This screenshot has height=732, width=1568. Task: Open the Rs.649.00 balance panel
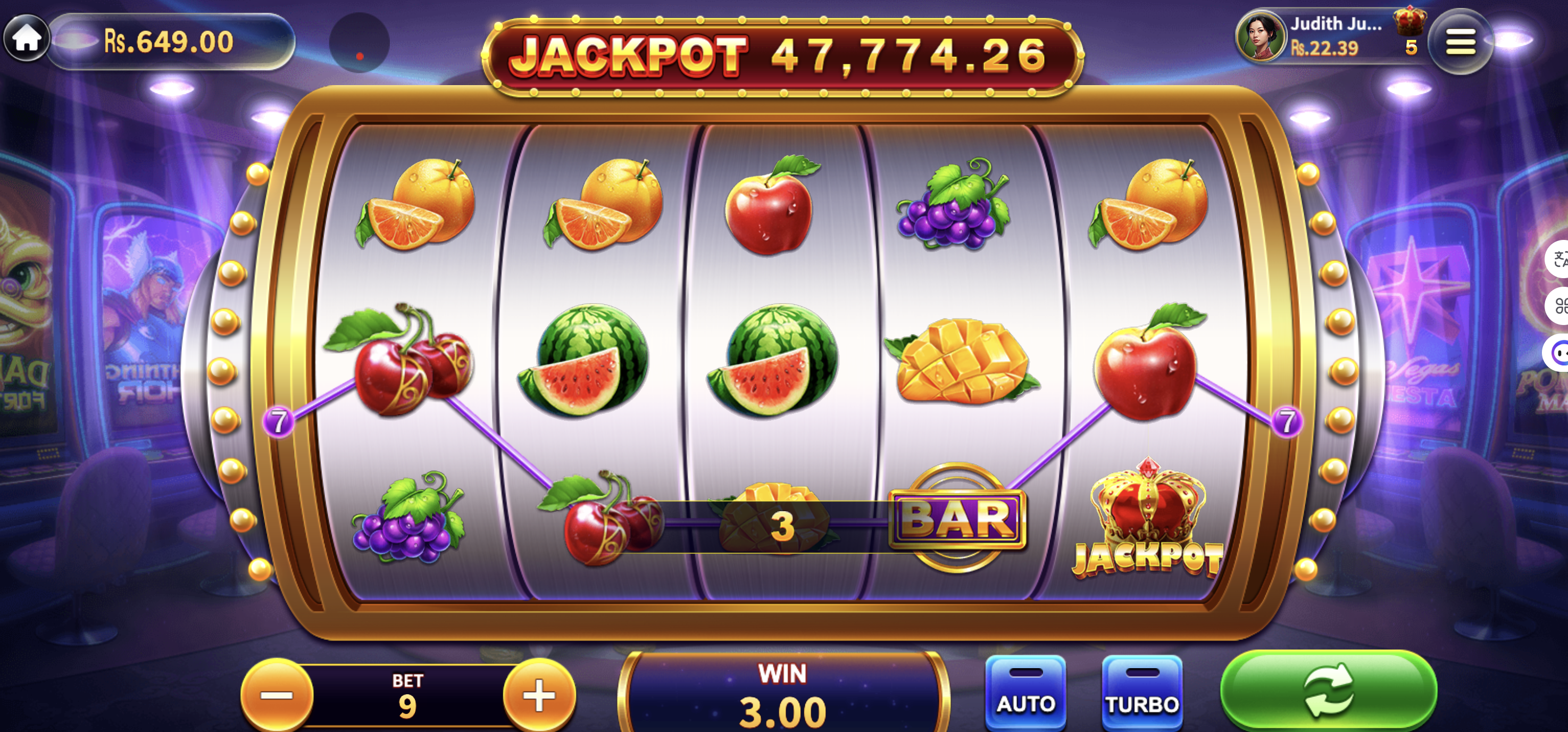tap(169, 41)
